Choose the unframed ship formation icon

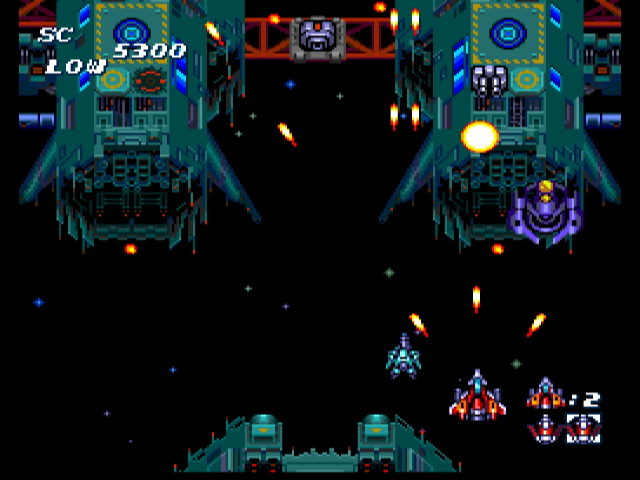click(x=545, y=428)
